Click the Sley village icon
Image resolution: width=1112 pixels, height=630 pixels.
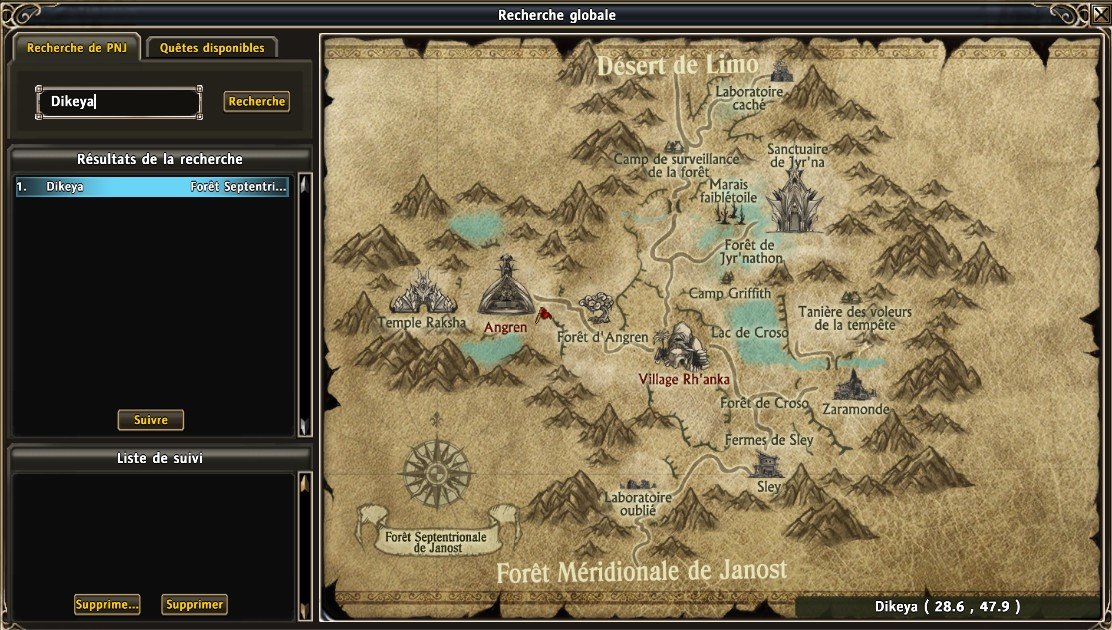click(767, 463)
